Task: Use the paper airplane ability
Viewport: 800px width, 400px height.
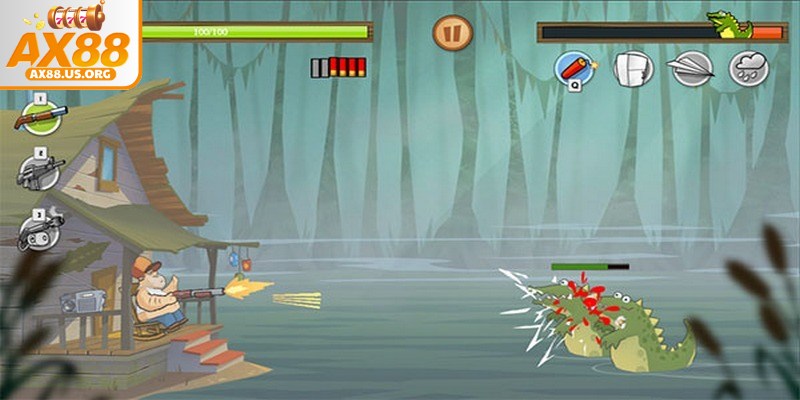Action: point(690,69)
